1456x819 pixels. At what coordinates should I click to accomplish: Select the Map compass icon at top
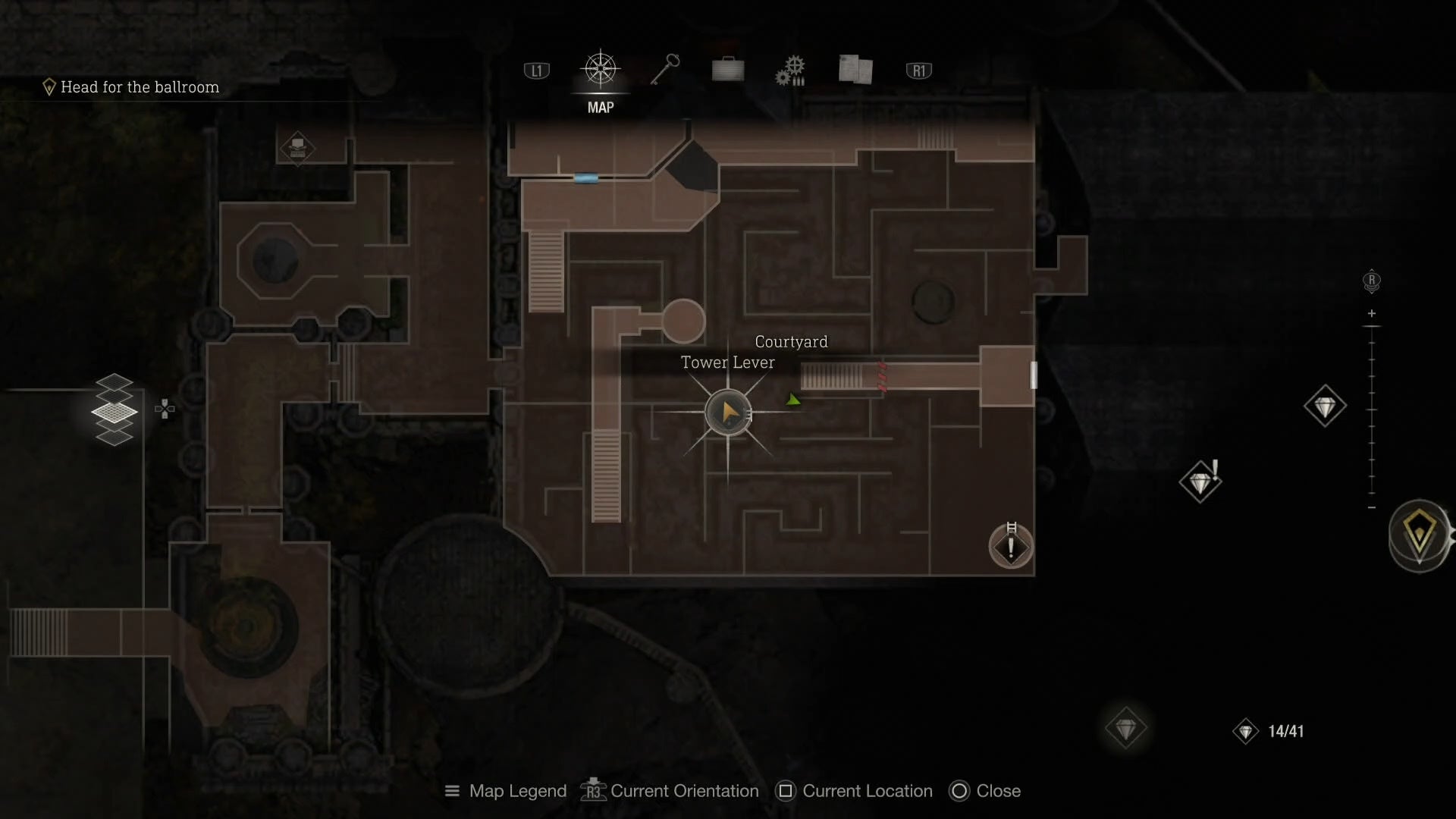(600, 69)
